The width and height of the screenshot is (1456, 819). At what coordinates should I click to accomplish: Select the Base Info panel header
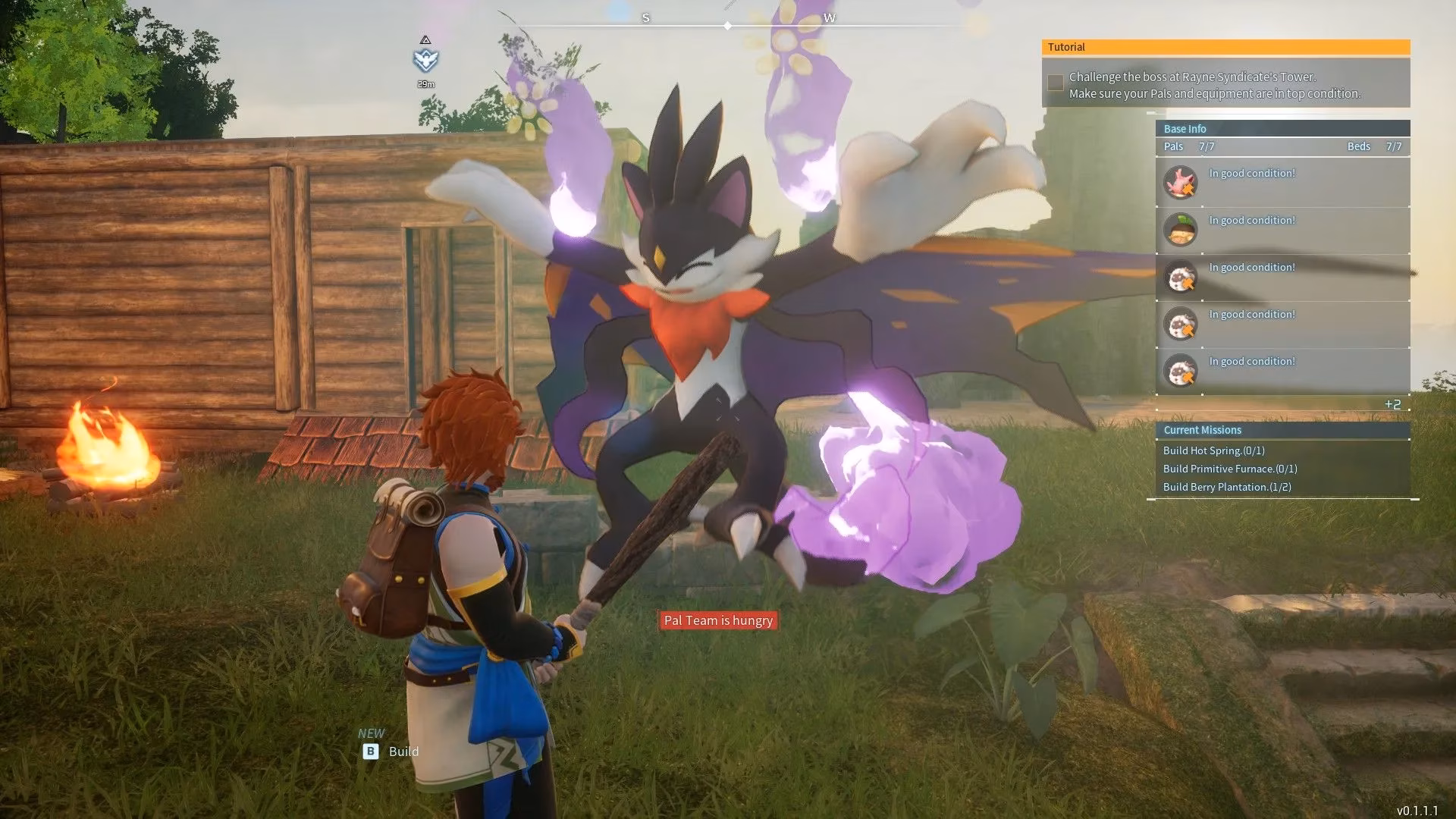pos(1282,129)
